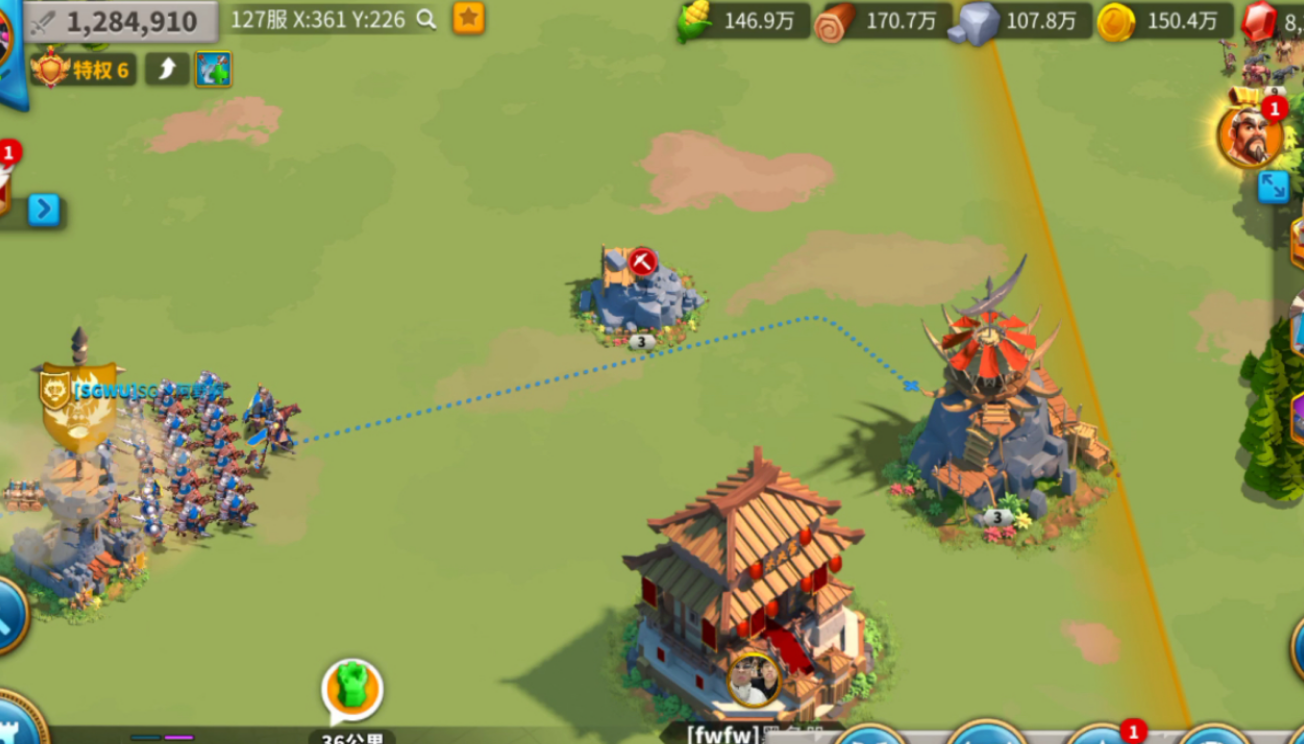Toggle the blue expand arrows button
Viewport: 1304px width, 744px height.
[1273, 187]
